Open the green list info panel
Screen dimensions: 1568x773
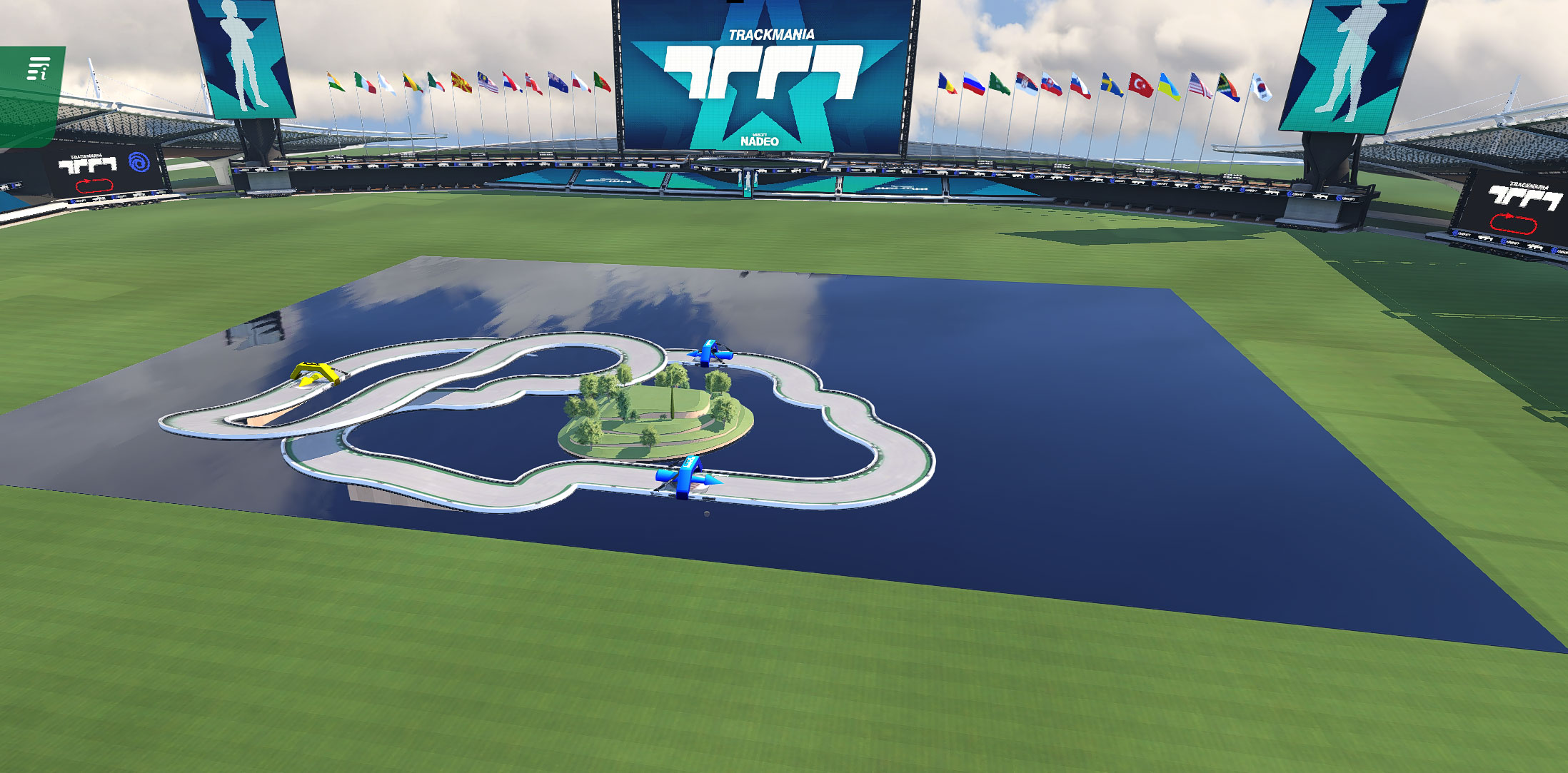pyautogui.click(x=38, y=69)
